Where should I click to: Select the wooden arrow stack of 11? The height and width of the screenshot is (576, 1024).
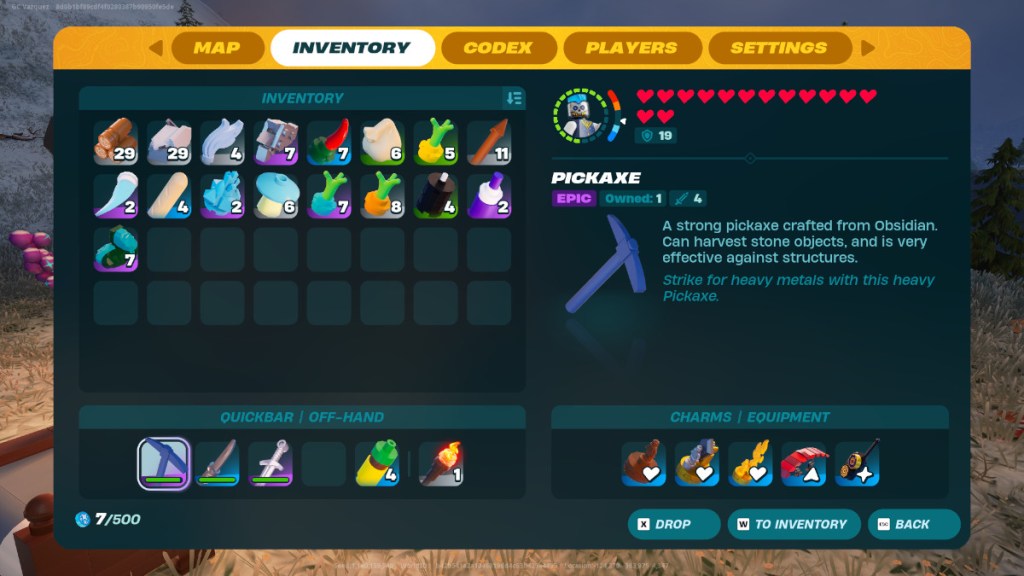[488, 142]
